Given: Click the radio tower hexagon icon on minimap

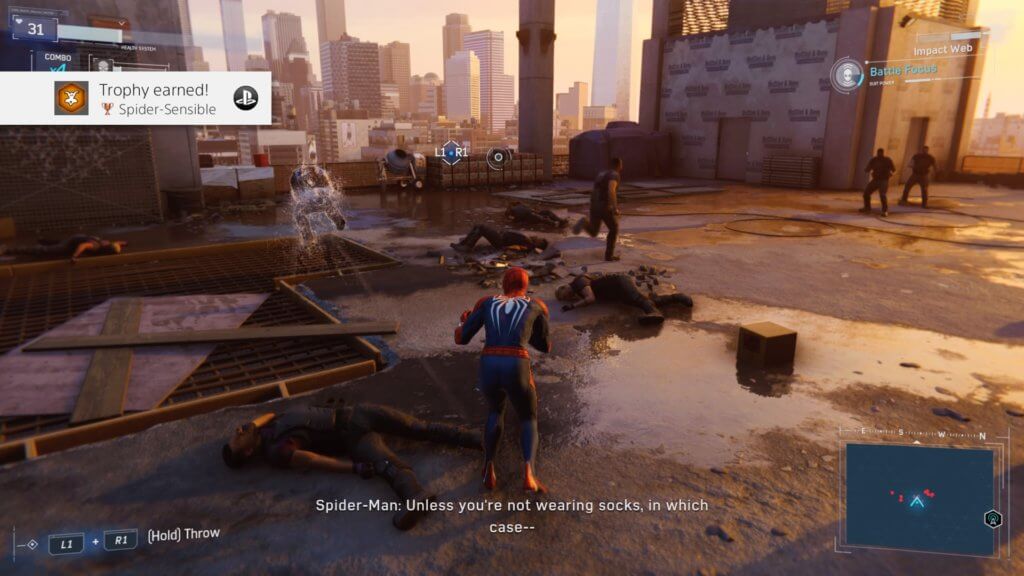Looking at the screenshot, I should point(991,518).
